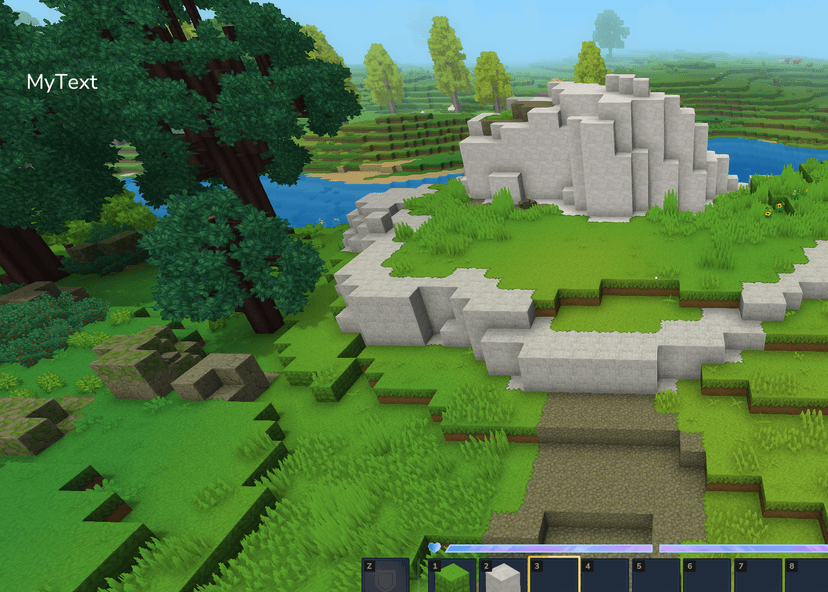This screenshot has height=592, width=828.
Task: Click the shield slot marked Z
Action: tap(385, 577)
